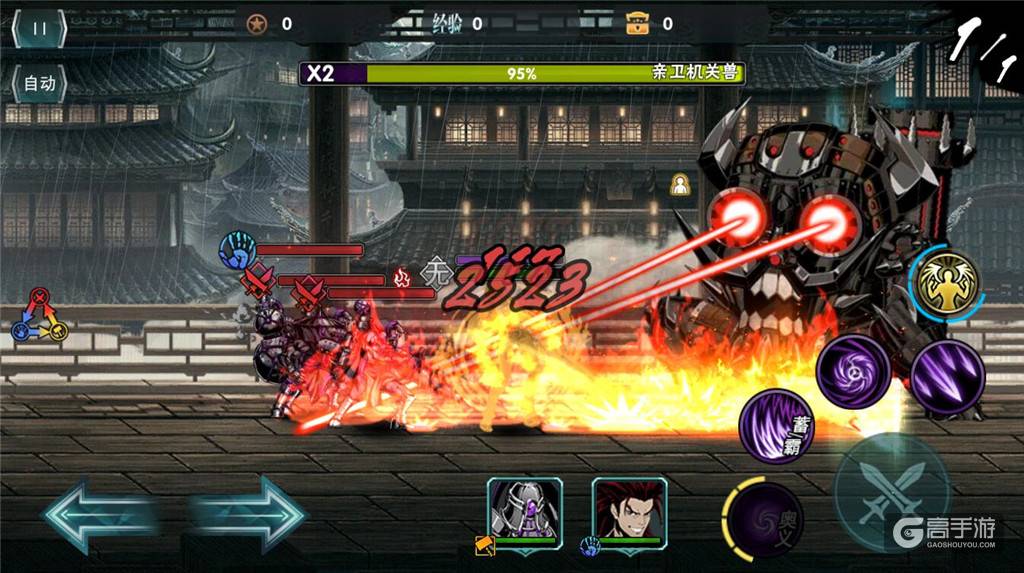The width and height of the screenshot is (1024, 573).
Task: Activate the golden winged emblem skill
Action: (947, 284)
